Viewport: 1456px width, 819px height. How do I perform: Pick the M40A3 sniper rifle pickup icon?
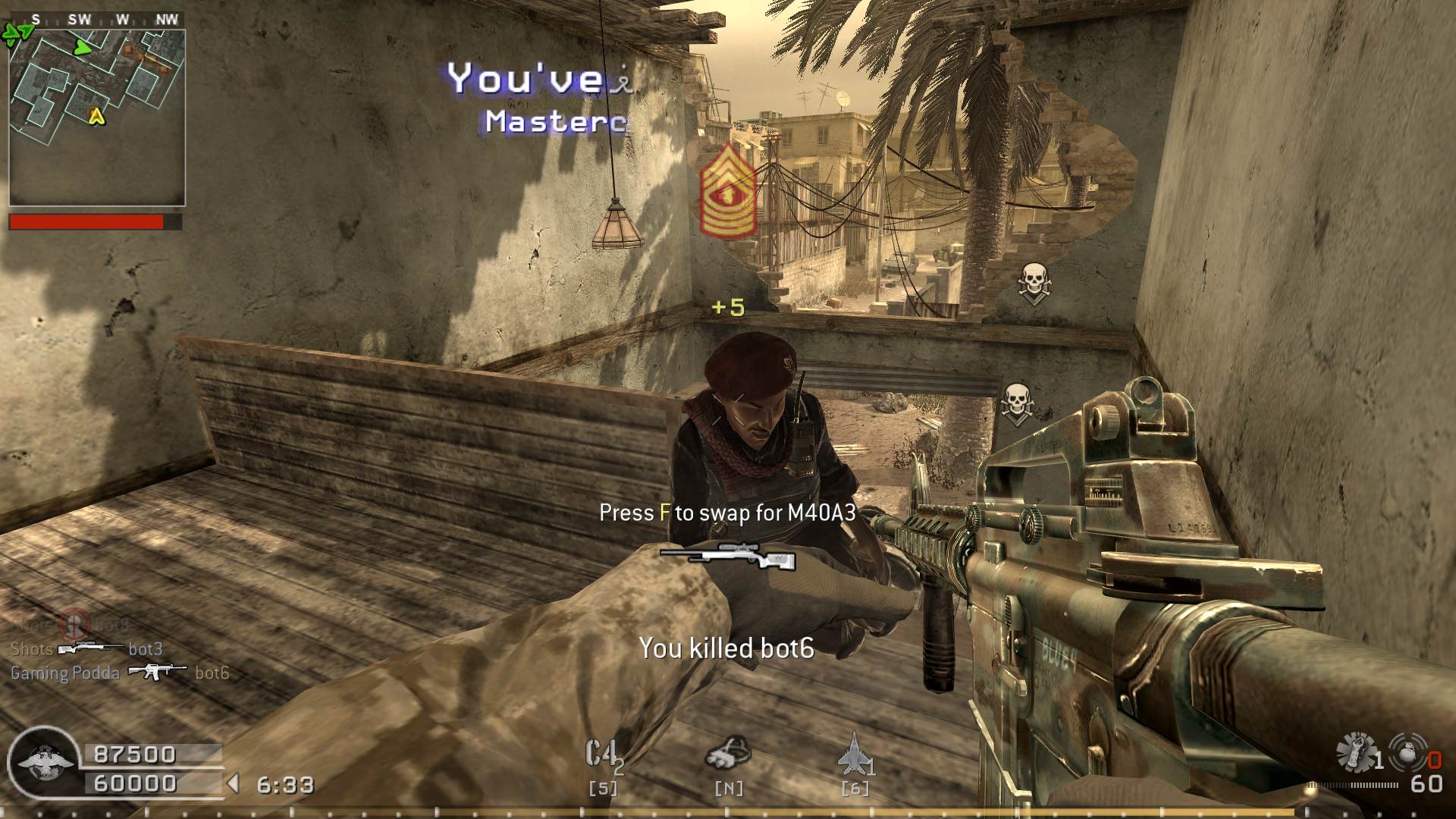point(728,557)
